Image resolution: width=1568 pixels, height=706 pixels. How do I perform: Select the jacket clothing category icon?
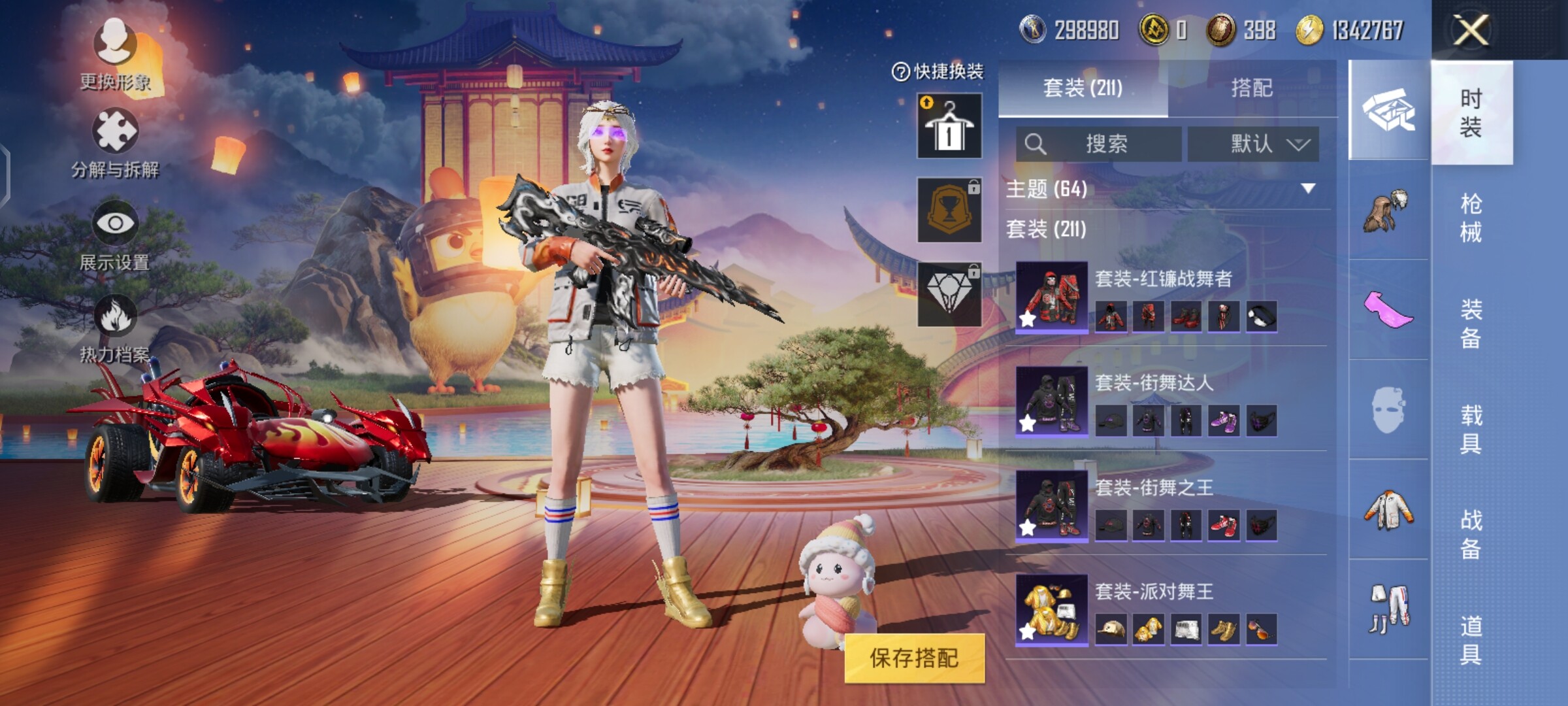click(1388, 509)
